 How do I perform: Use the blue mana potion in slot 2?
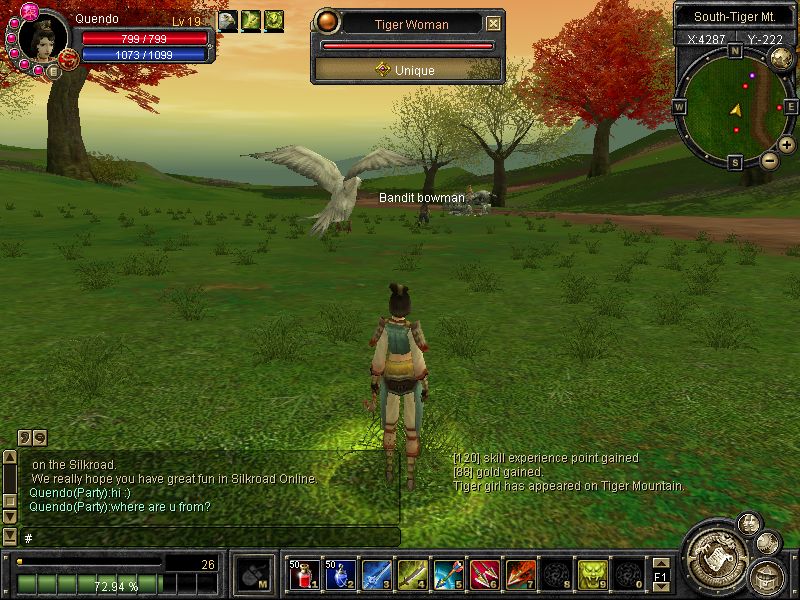(x=339, y=574)
